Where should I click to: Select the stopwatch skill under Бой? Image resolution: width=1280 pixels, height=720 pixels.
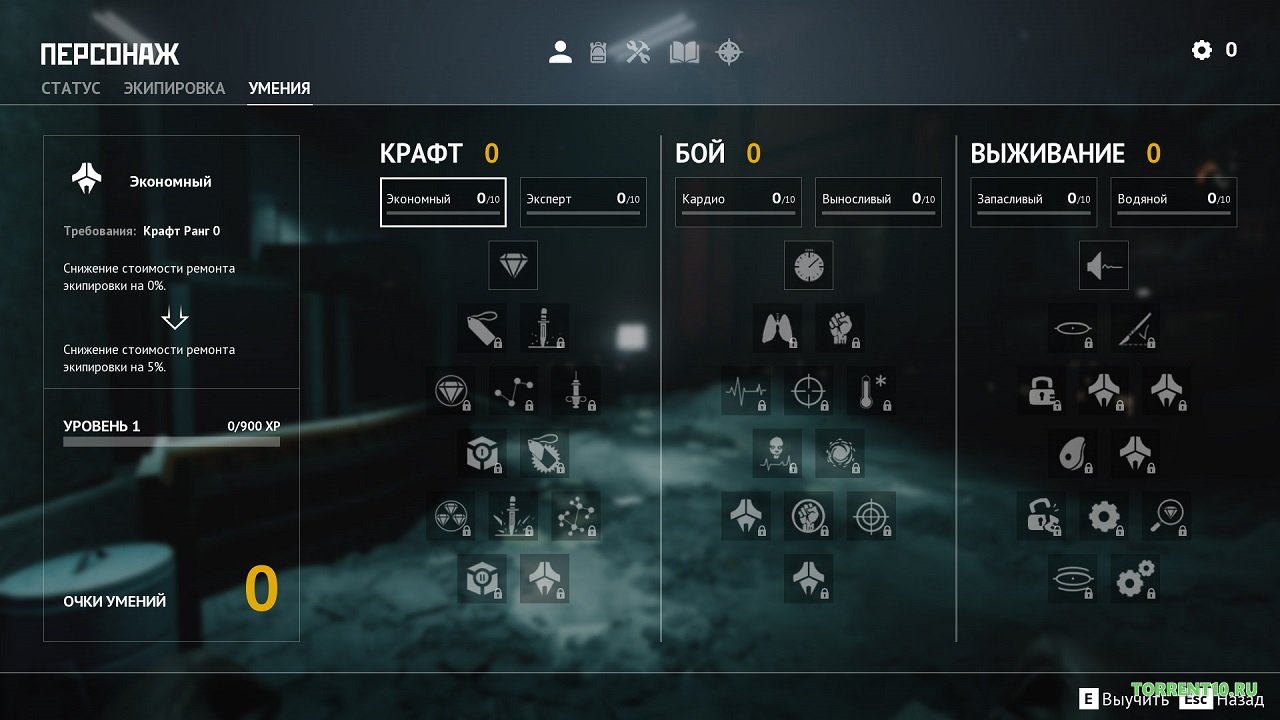click(808, 266)
